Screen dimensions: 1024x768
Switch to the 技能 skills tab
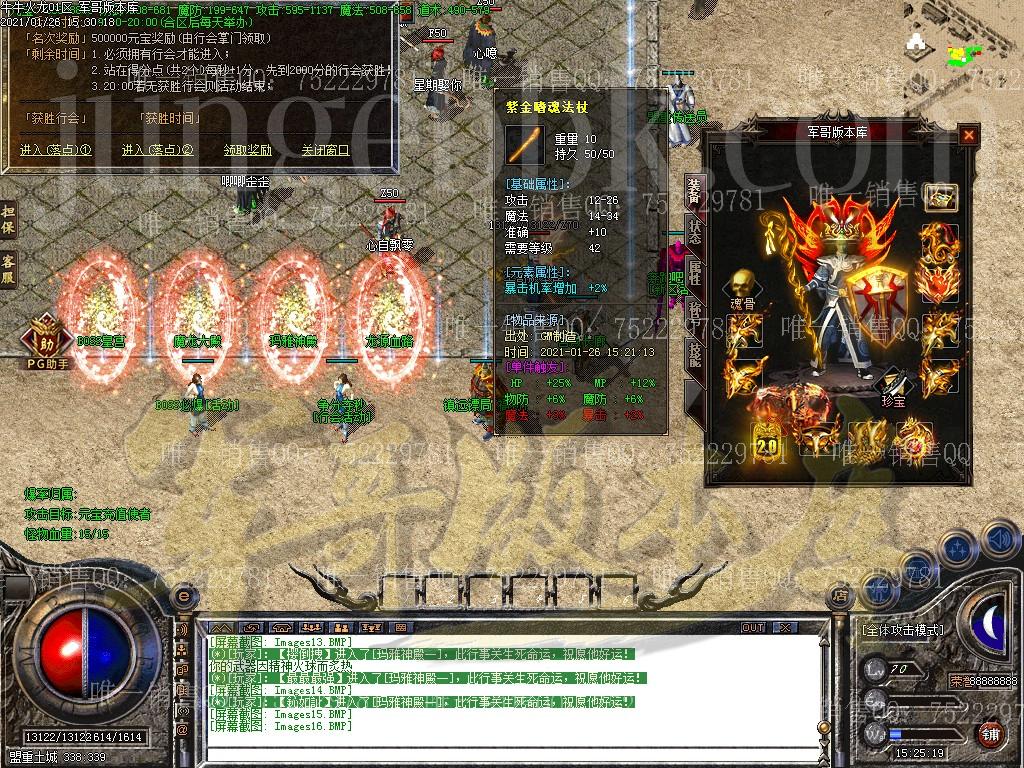(x=693, y=355)
